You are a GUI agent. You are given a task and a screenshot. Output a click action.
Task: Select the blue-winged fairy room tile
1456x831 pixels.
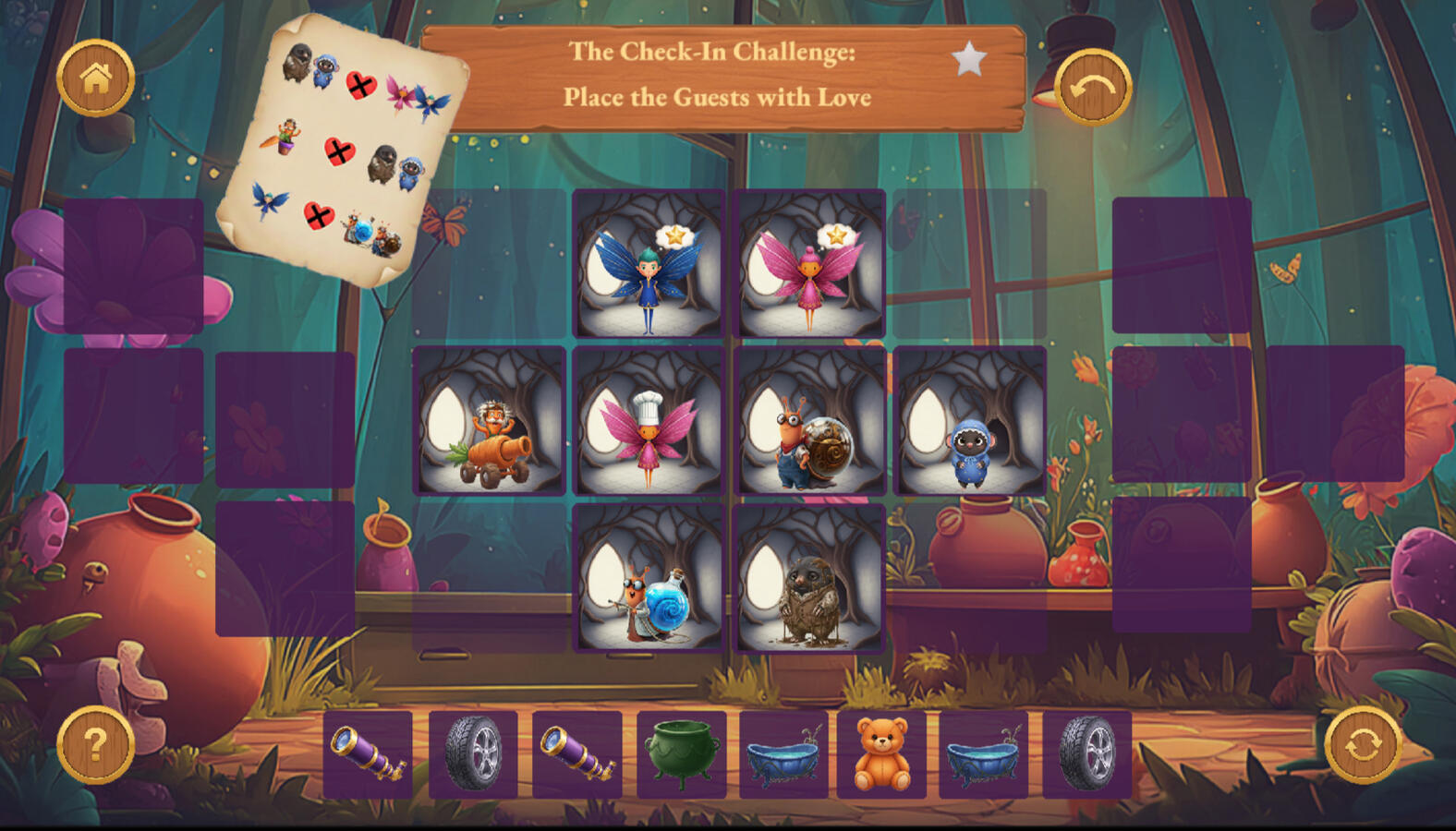point(649,264)
